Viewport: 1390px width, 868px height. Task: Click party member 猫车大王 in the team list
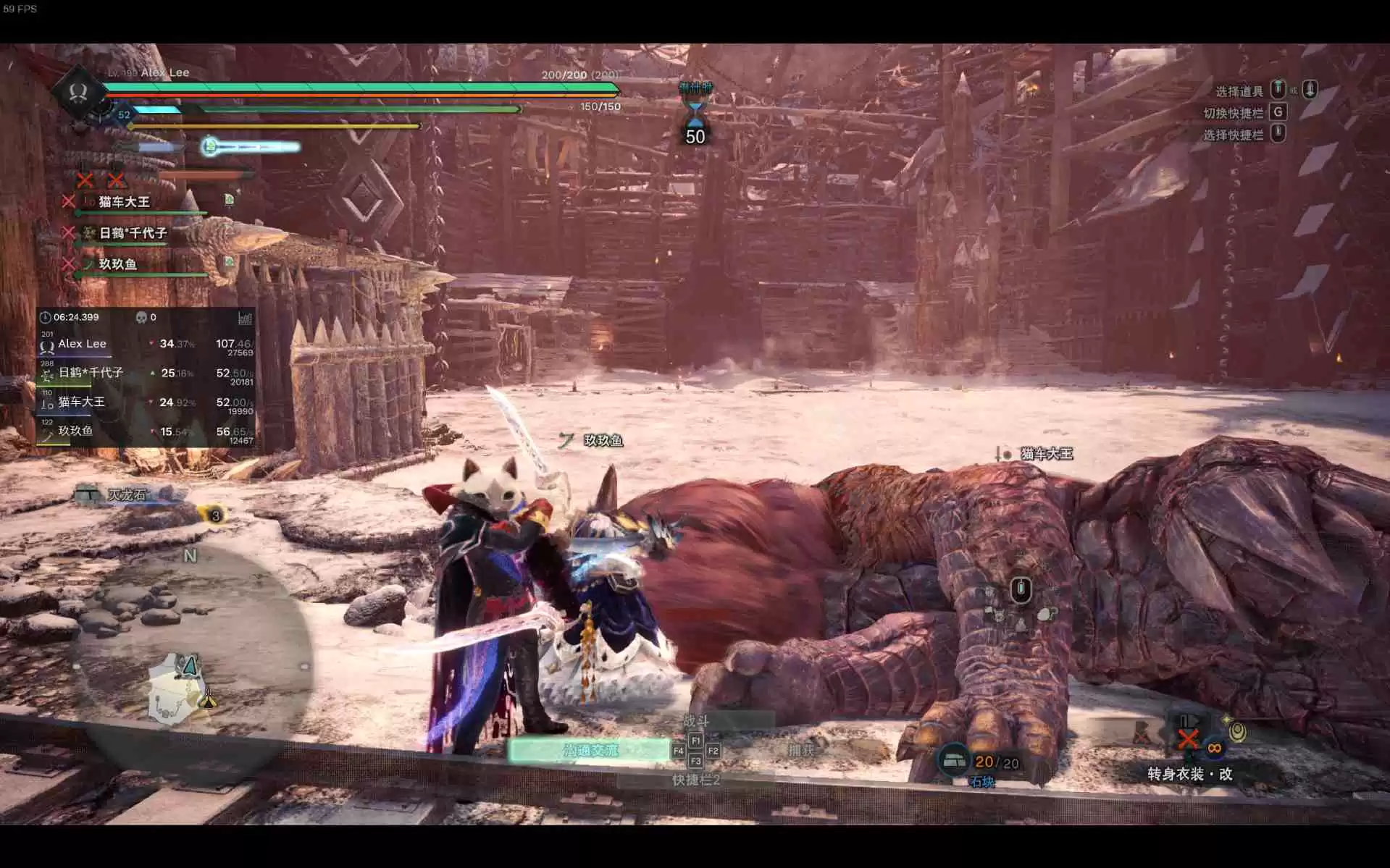[x=124, y=202]
